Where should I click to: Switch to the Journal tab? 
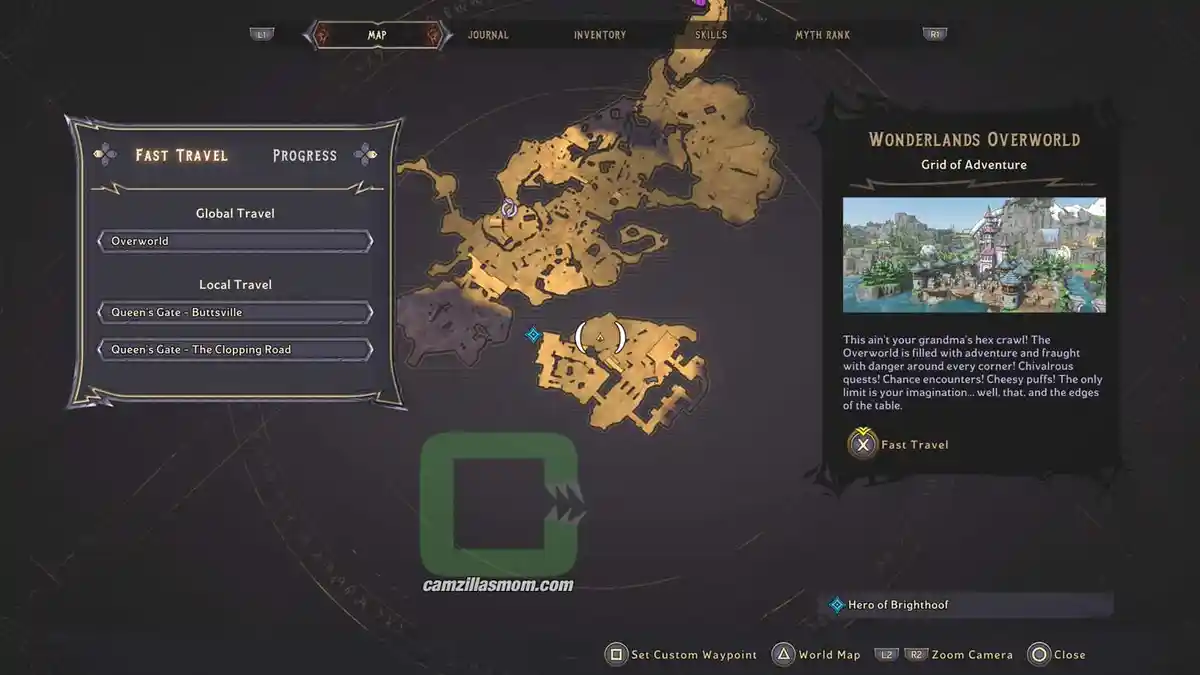488,35
